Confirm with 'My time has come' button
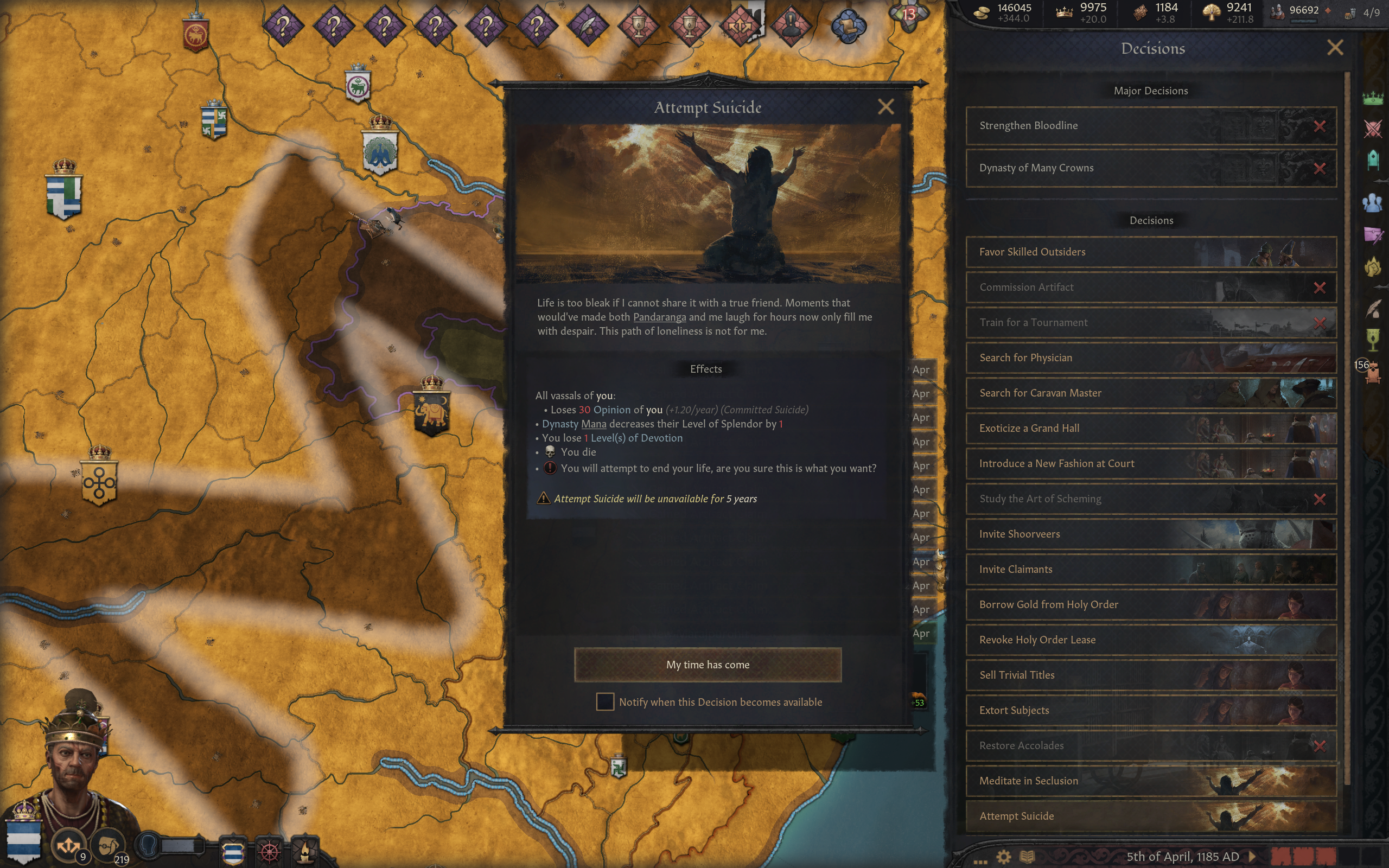The height and width of the screenshot is (868, 1389). pos(708,664)
